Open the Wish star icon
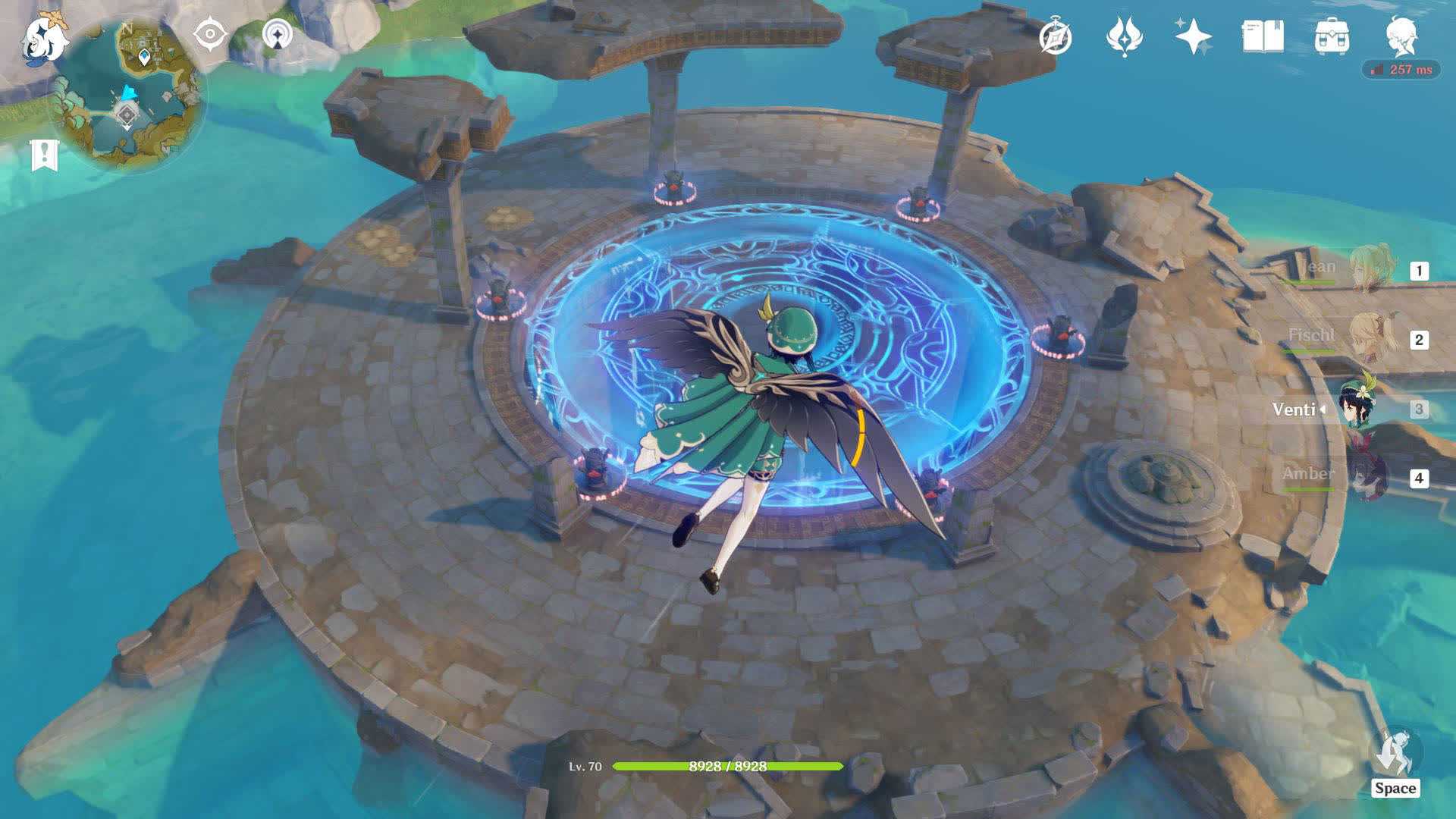Screen dimensions: 1456x819 point(1193,36)
